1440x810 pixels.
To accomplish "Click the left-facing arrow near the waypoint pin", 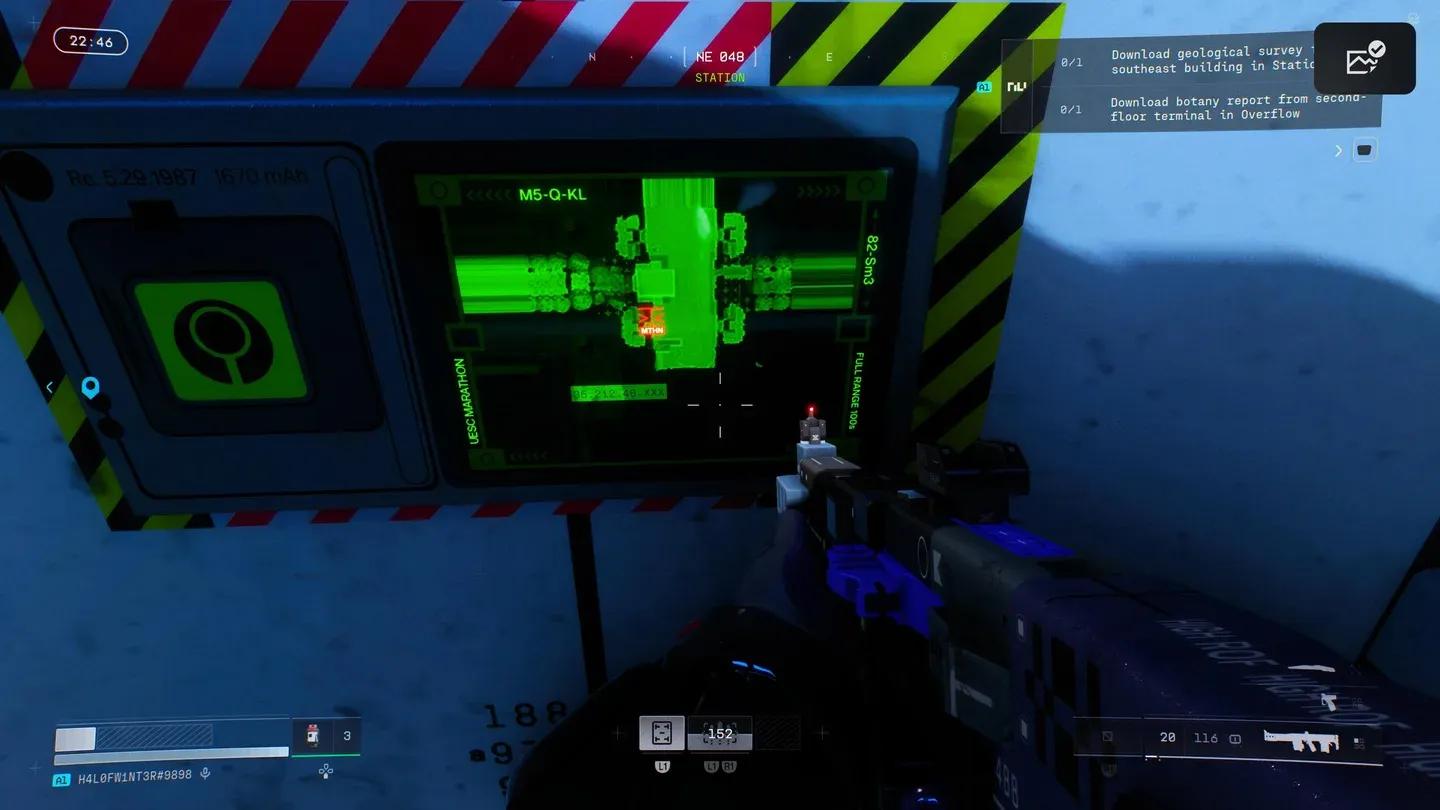I will [48, 387].
